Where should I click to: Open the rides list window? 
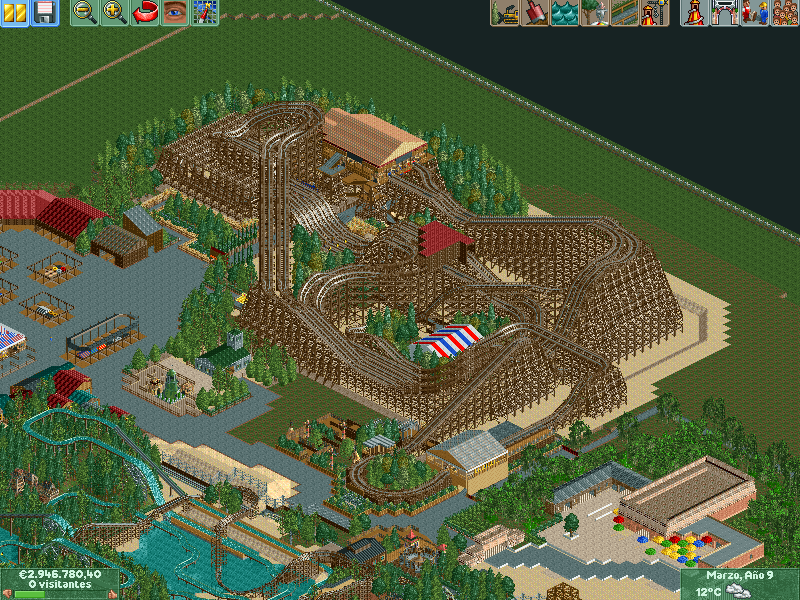point(693,13)
